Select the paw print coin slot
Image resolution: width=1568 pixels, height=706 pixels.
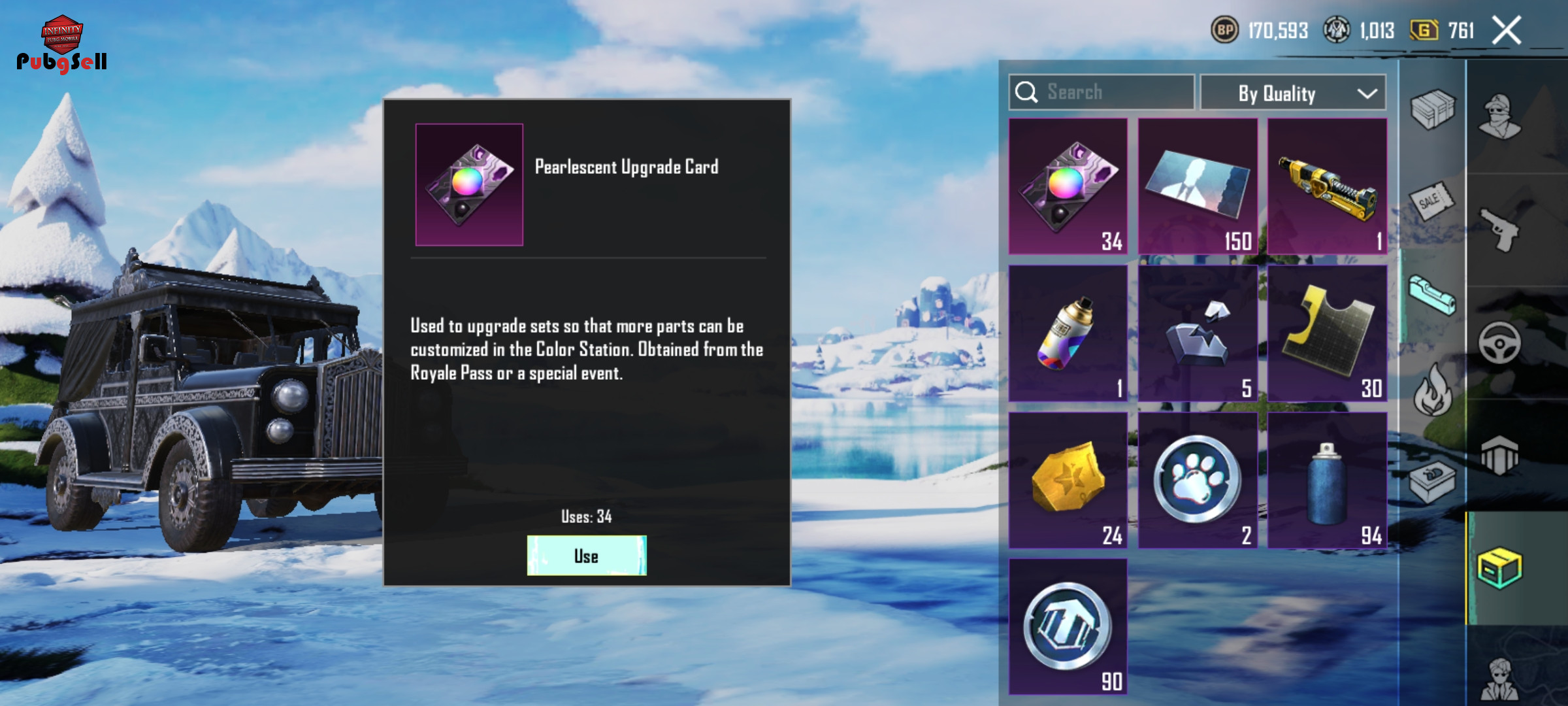[1198, 480]
